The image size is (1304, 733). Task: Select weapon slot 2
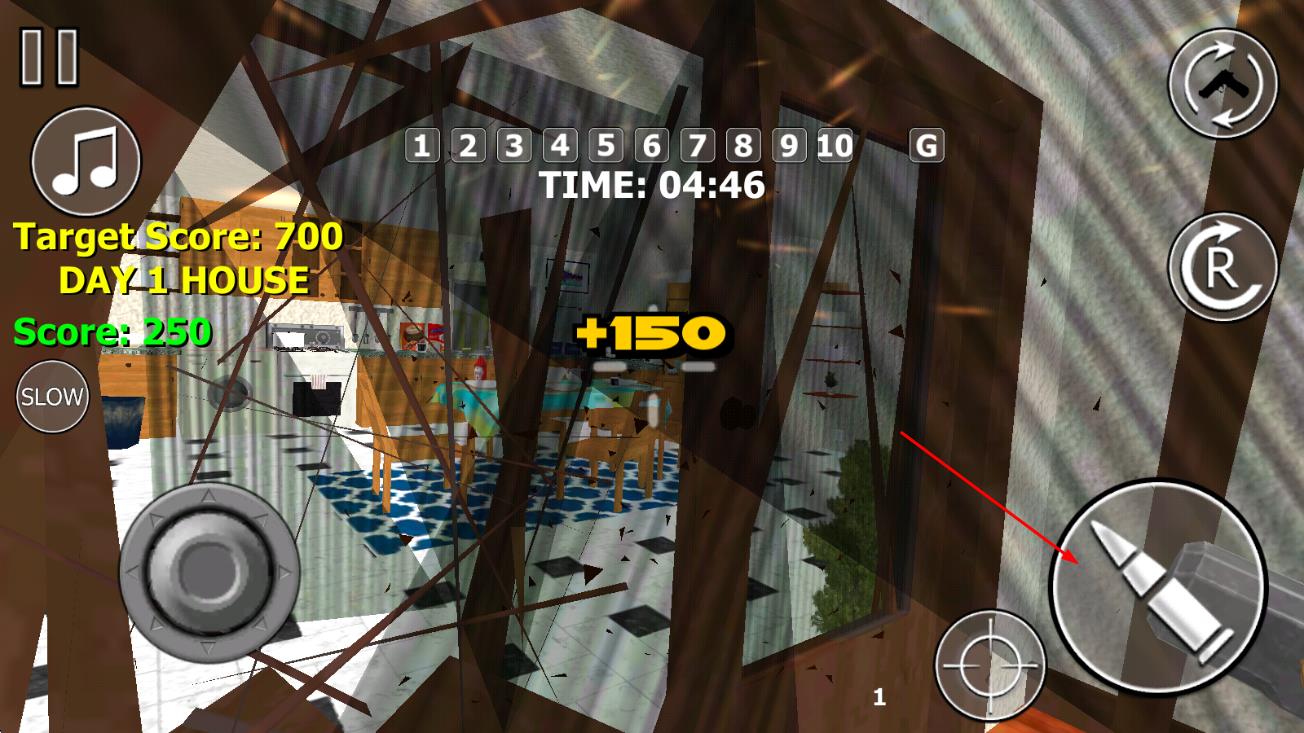468,146
